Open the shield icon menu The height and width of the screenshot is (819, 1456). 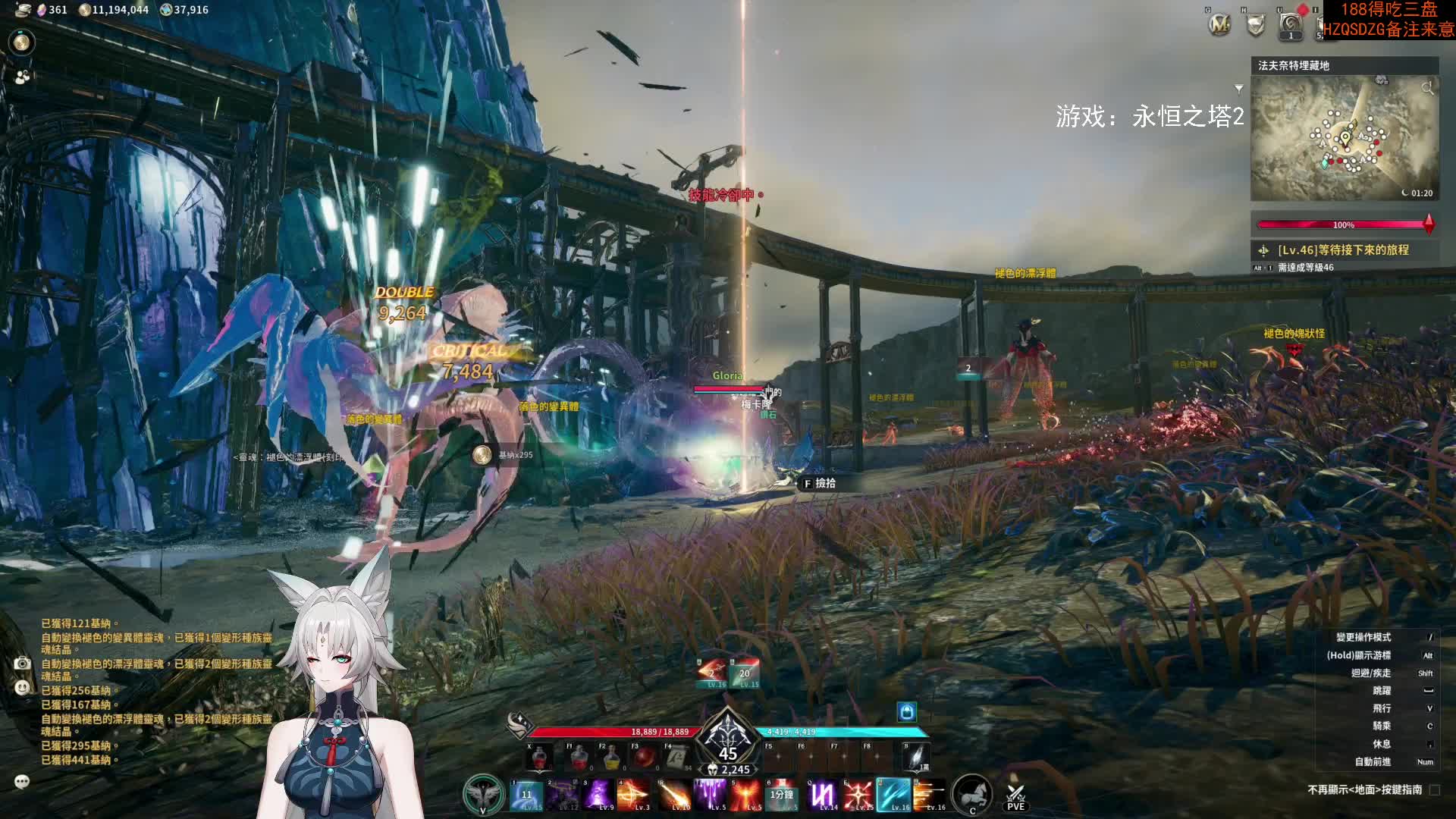click(1256, 25)
